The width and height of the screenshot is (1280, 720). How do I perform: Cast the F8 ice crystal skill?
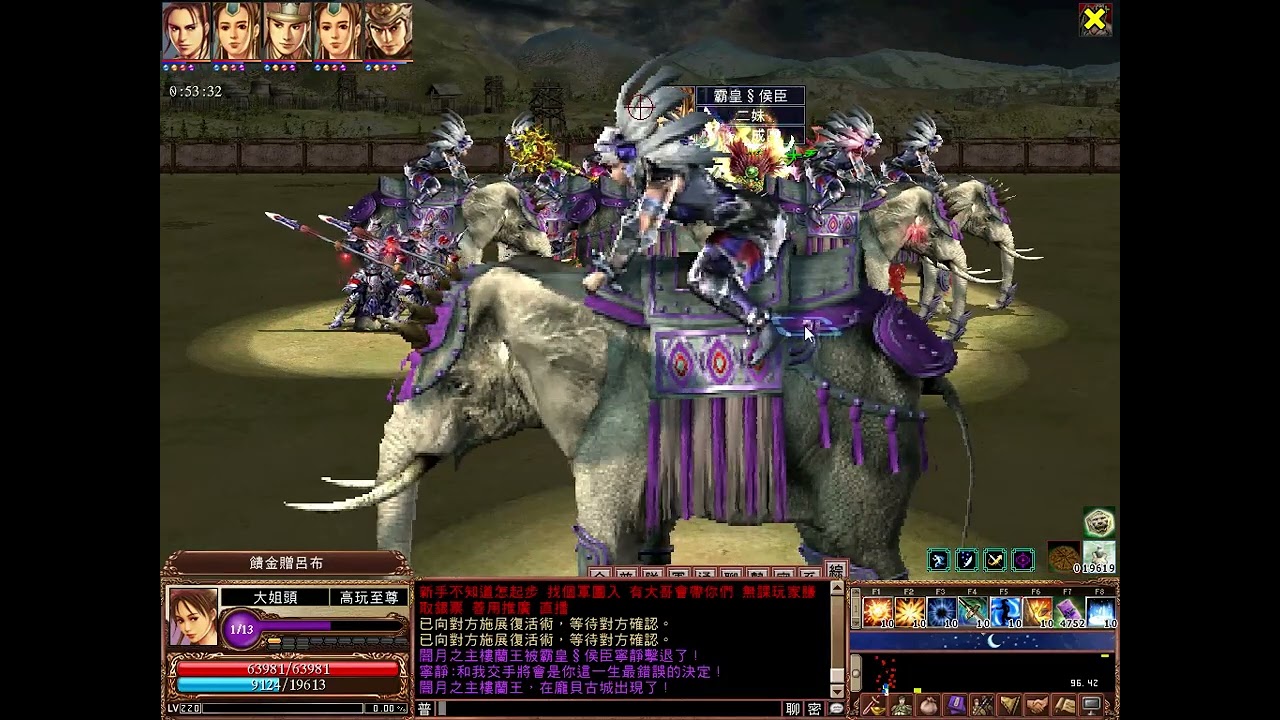tap(1101, 611)
